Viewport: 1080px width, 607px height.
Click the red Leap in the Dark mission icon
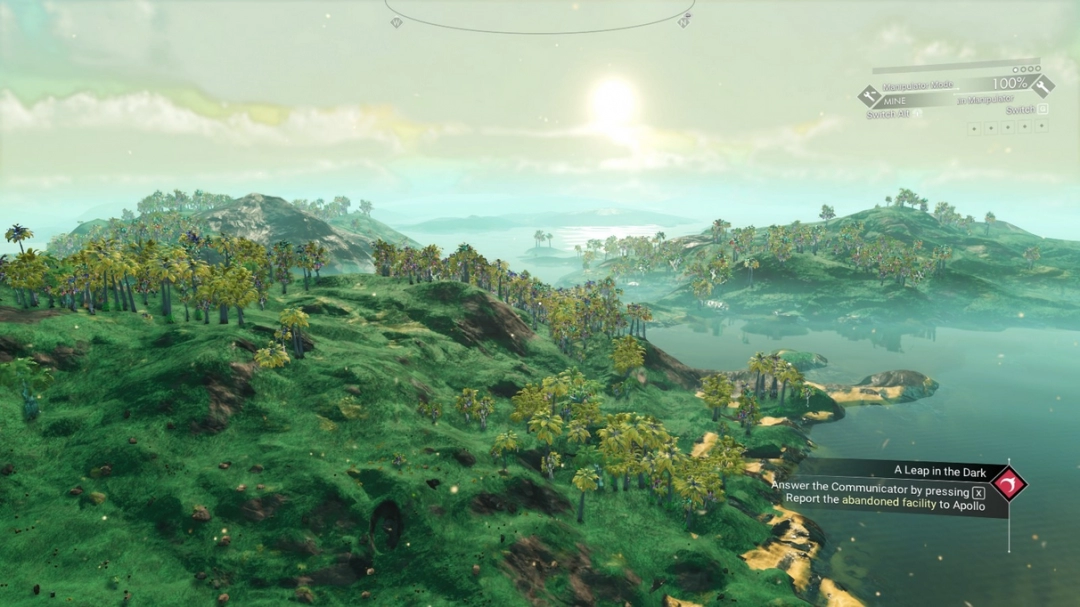(x=1008, y=484)
